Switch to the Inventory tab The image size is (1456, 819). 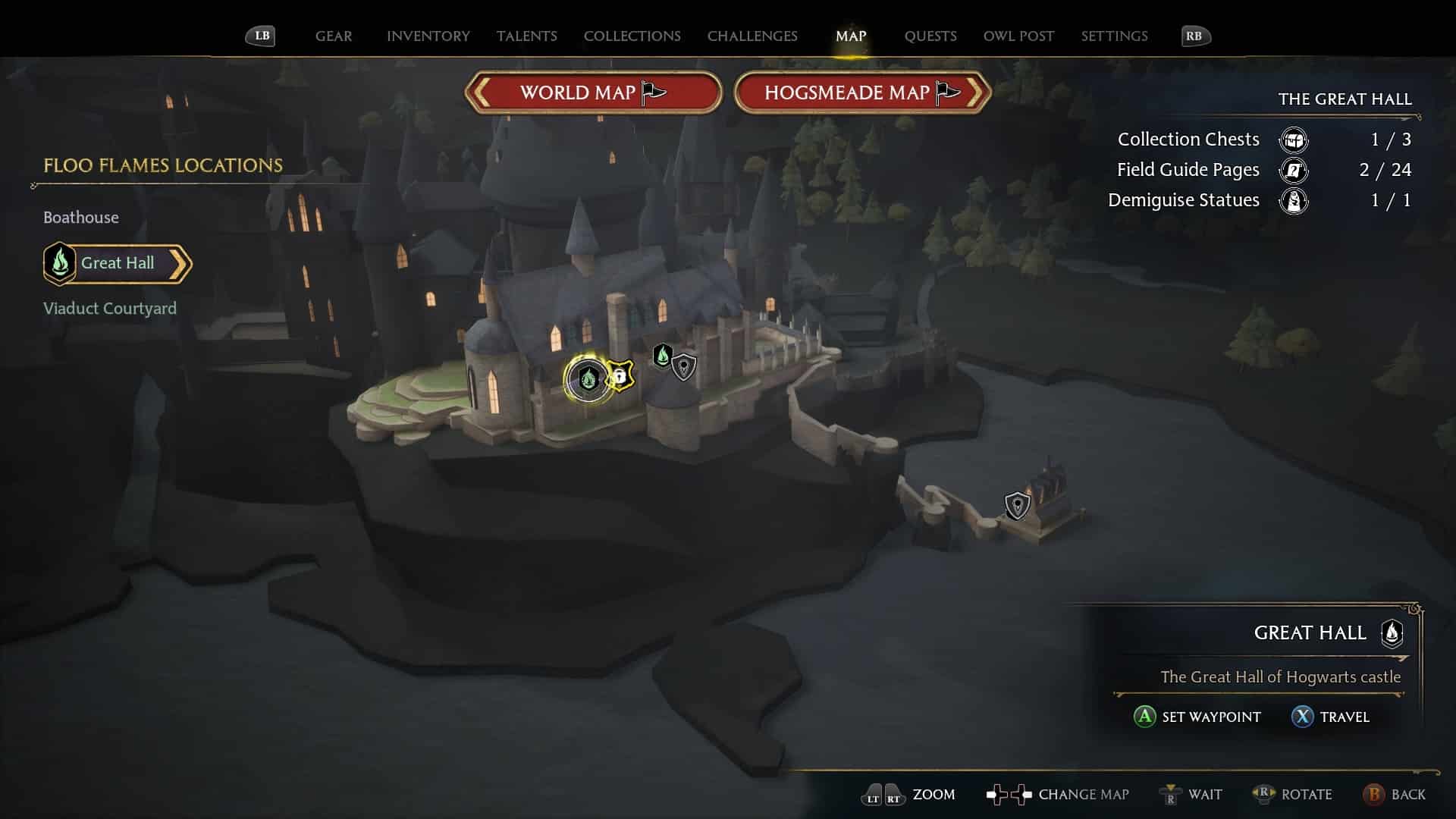[x=428, y=36]
